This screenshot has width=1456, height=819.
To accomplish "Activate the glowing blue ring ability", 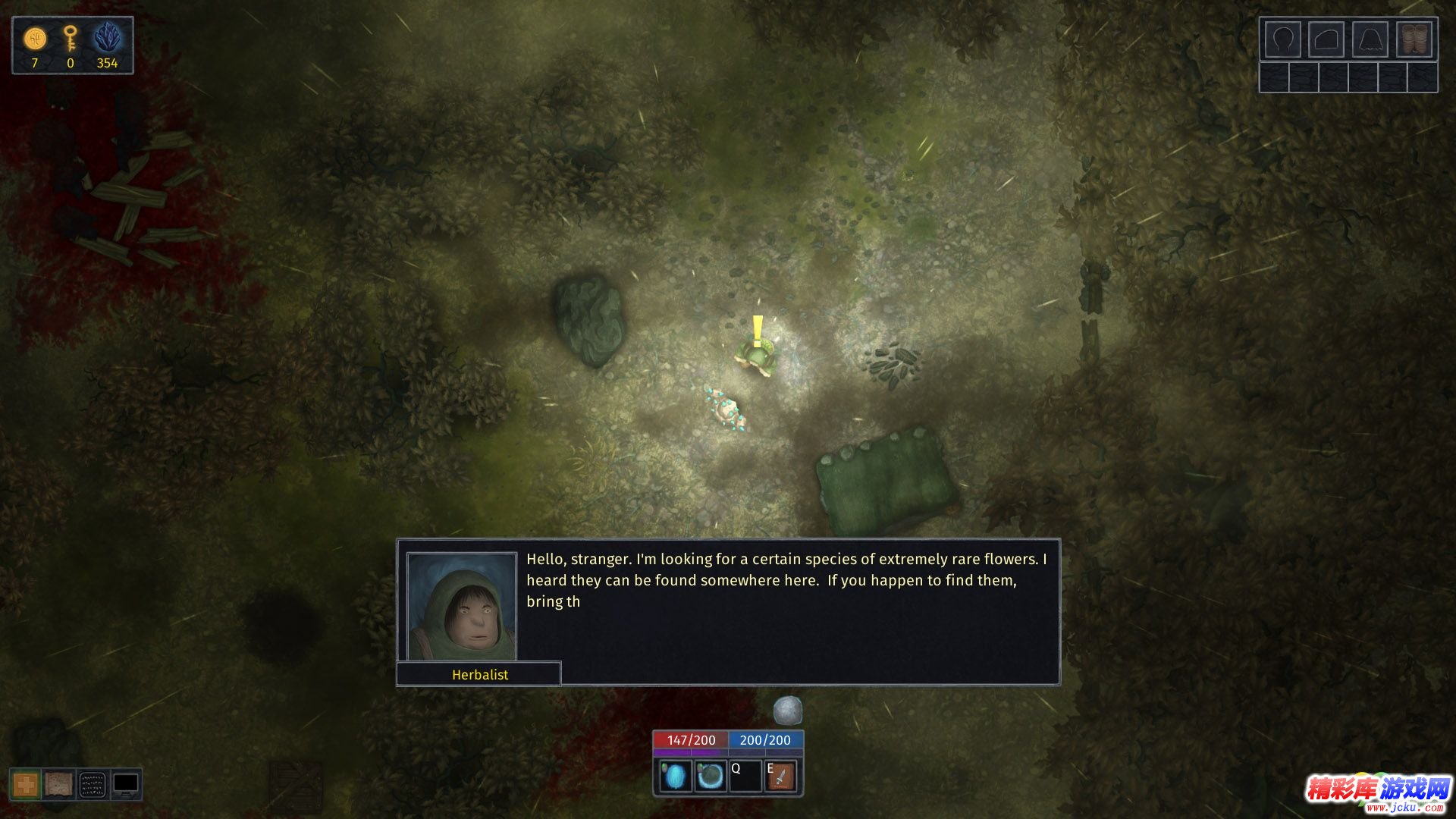I will (x=711, y=777).
